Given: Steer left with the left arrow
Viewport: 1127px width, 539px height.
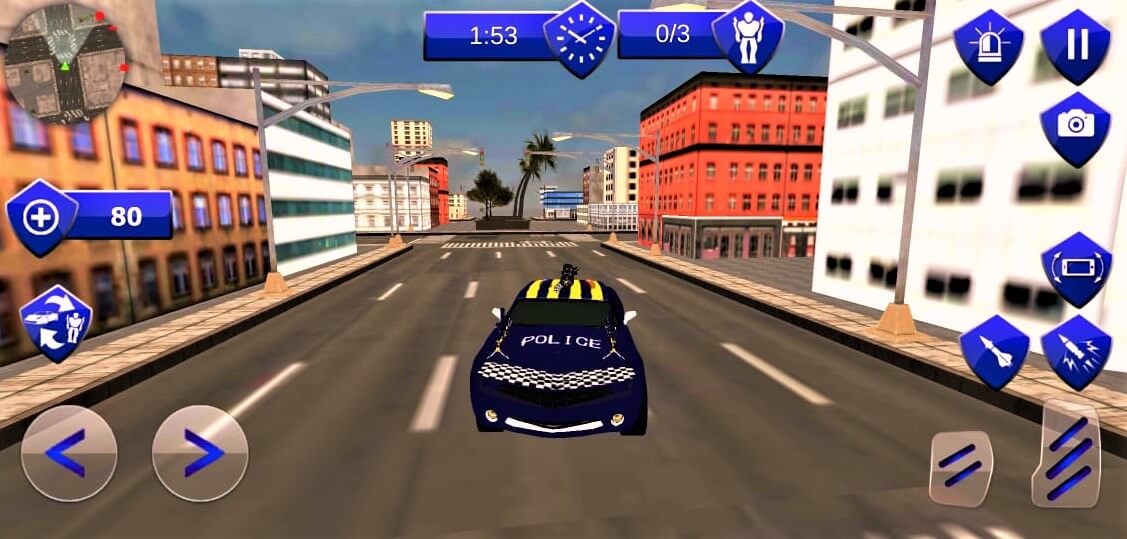Looking at the screenshot, I should [x=69, y=453].
